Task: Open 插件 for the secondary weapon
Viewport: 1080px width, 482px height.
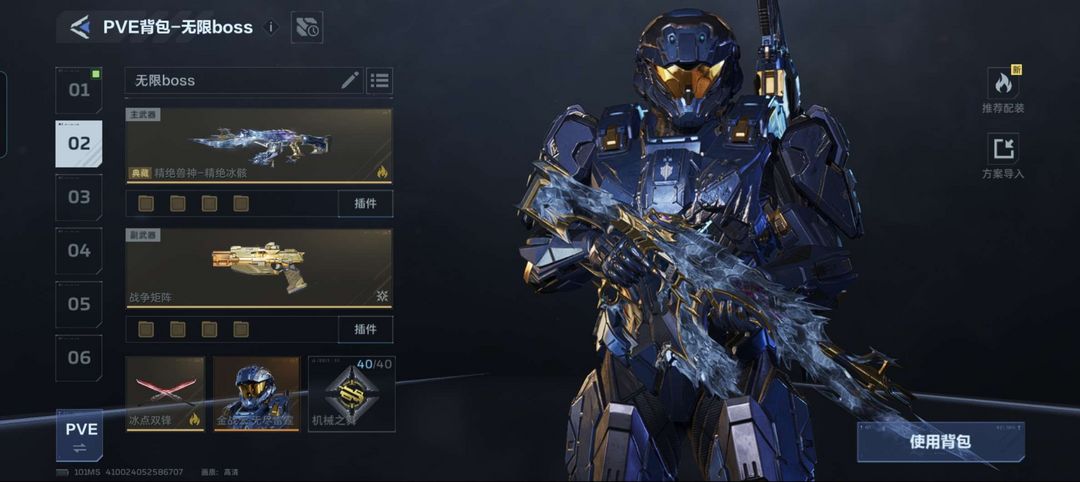Action: (x=365, y=329)
